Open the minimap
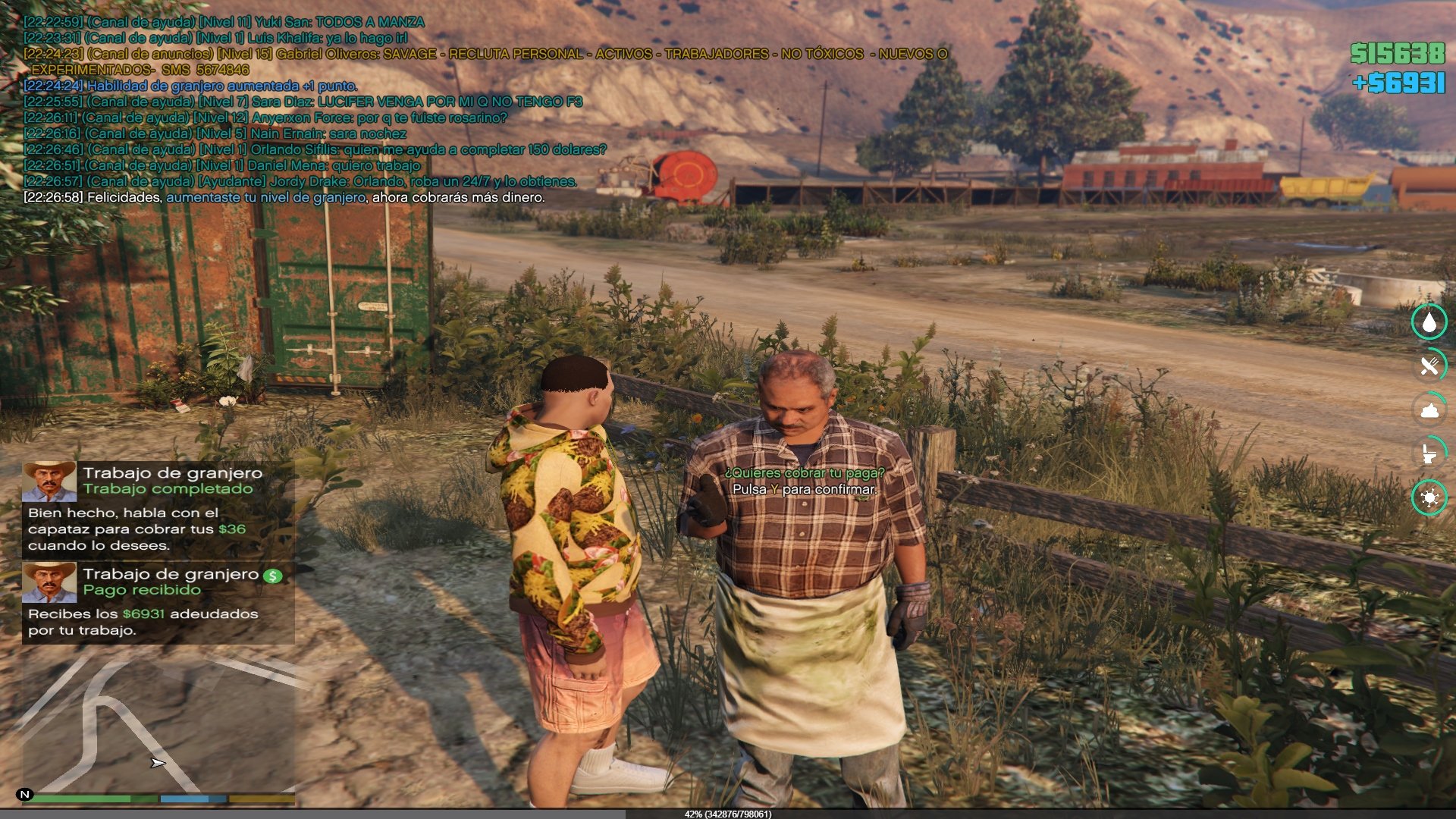Image resolution: width=1456 pixels, height=819 pixels. click(x=158, y=724)
